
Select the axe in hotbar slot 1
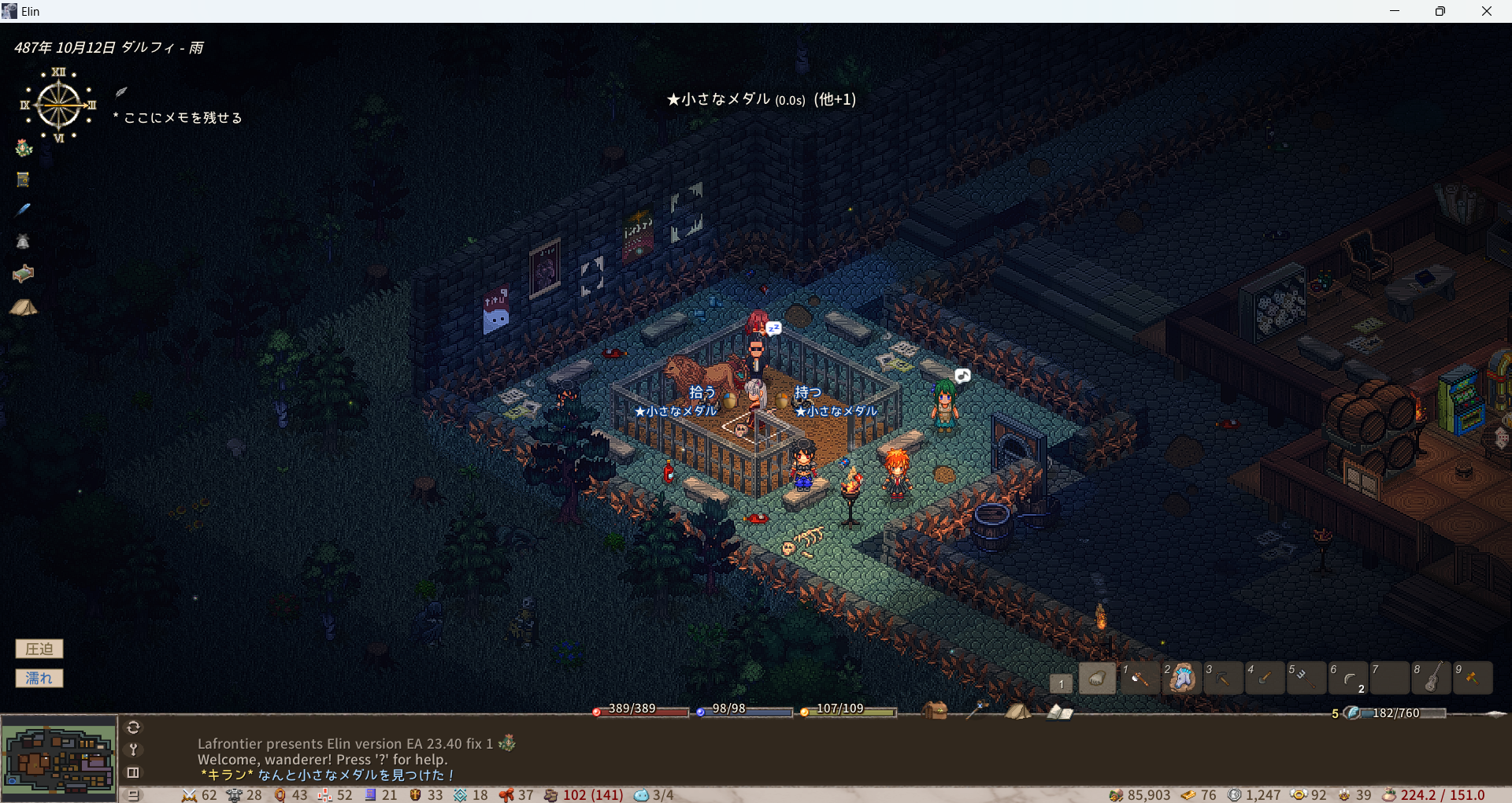coord(1140,678)
